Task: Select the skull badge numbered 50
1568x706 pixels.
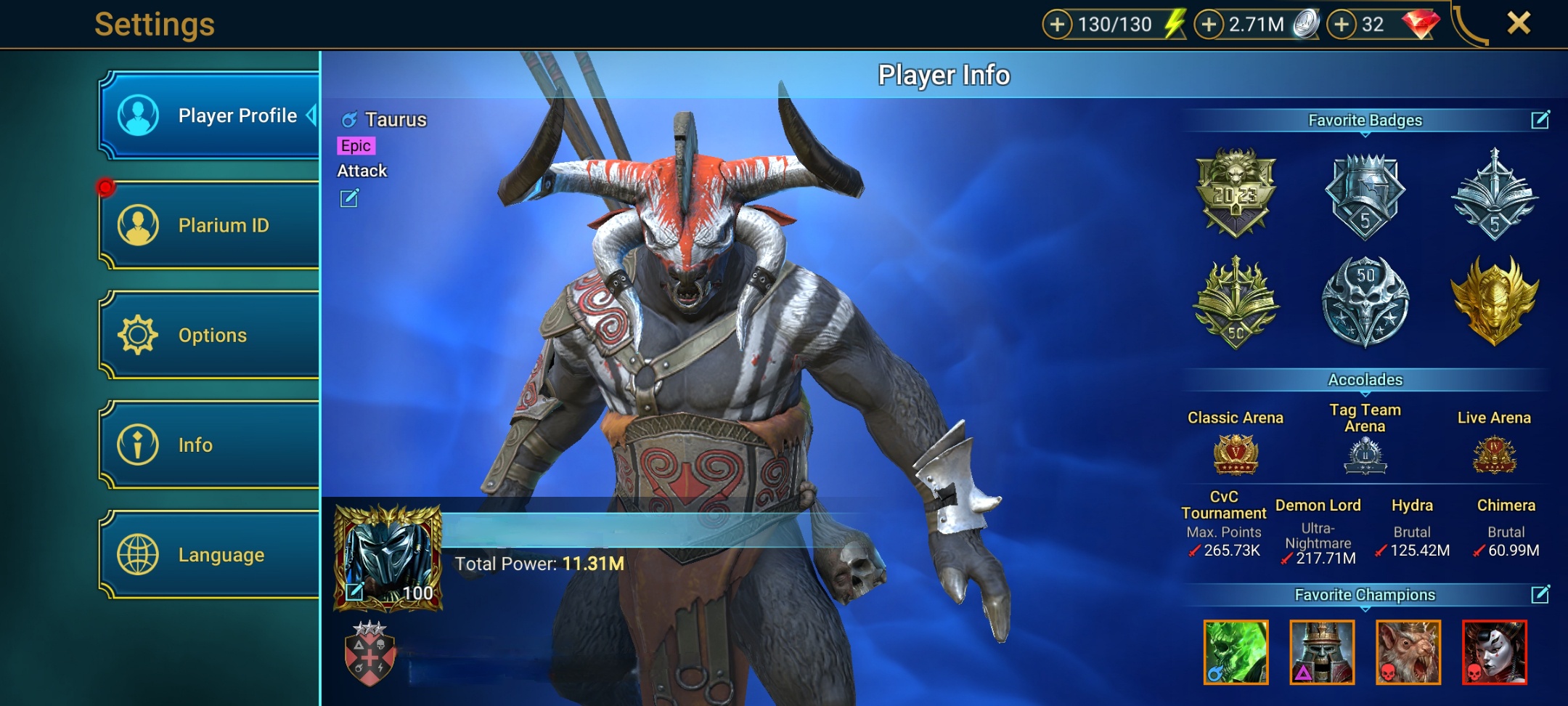Action: pos(1365,301)
